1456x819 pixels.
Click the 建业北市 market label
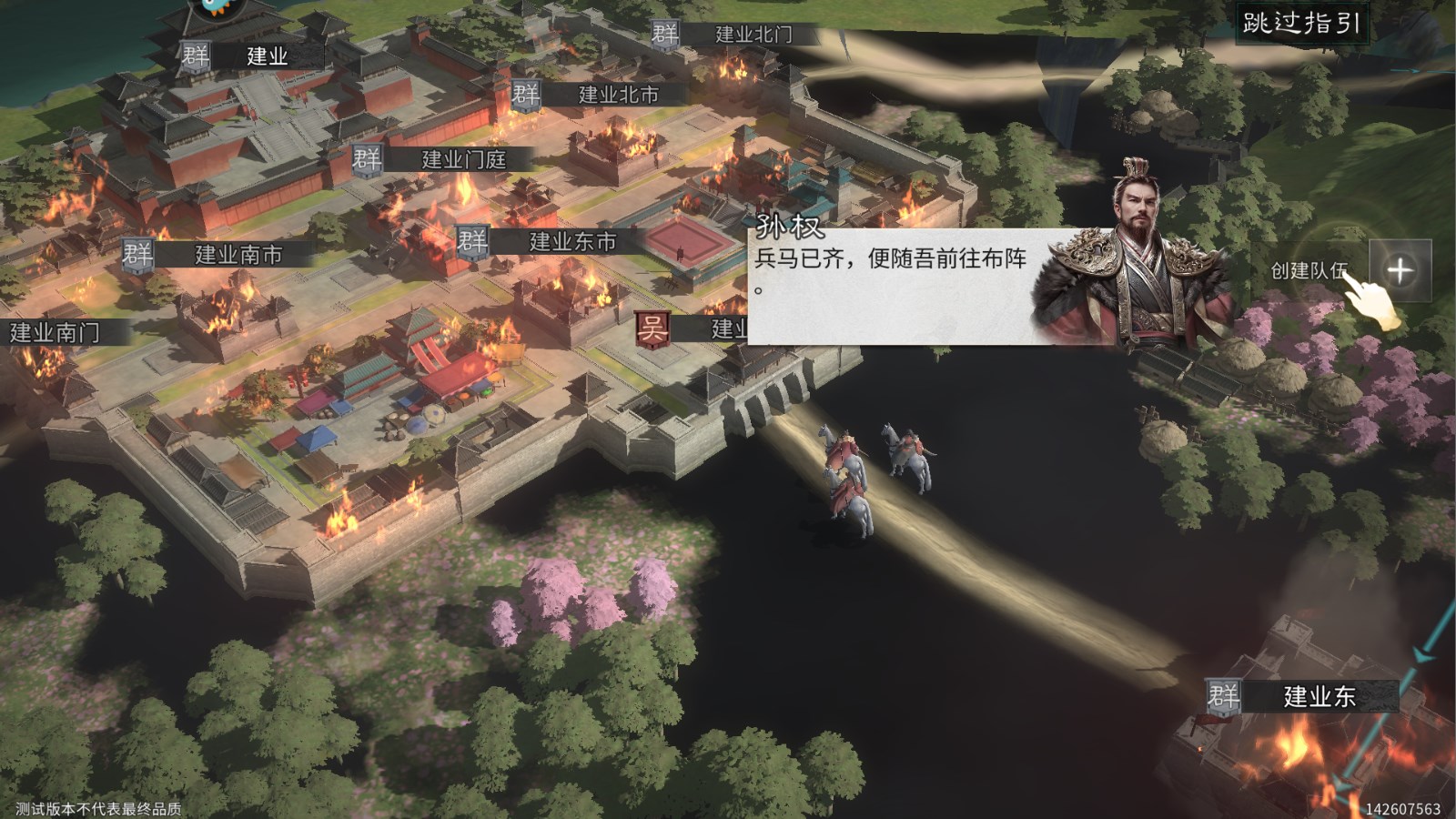coord(616,92)
